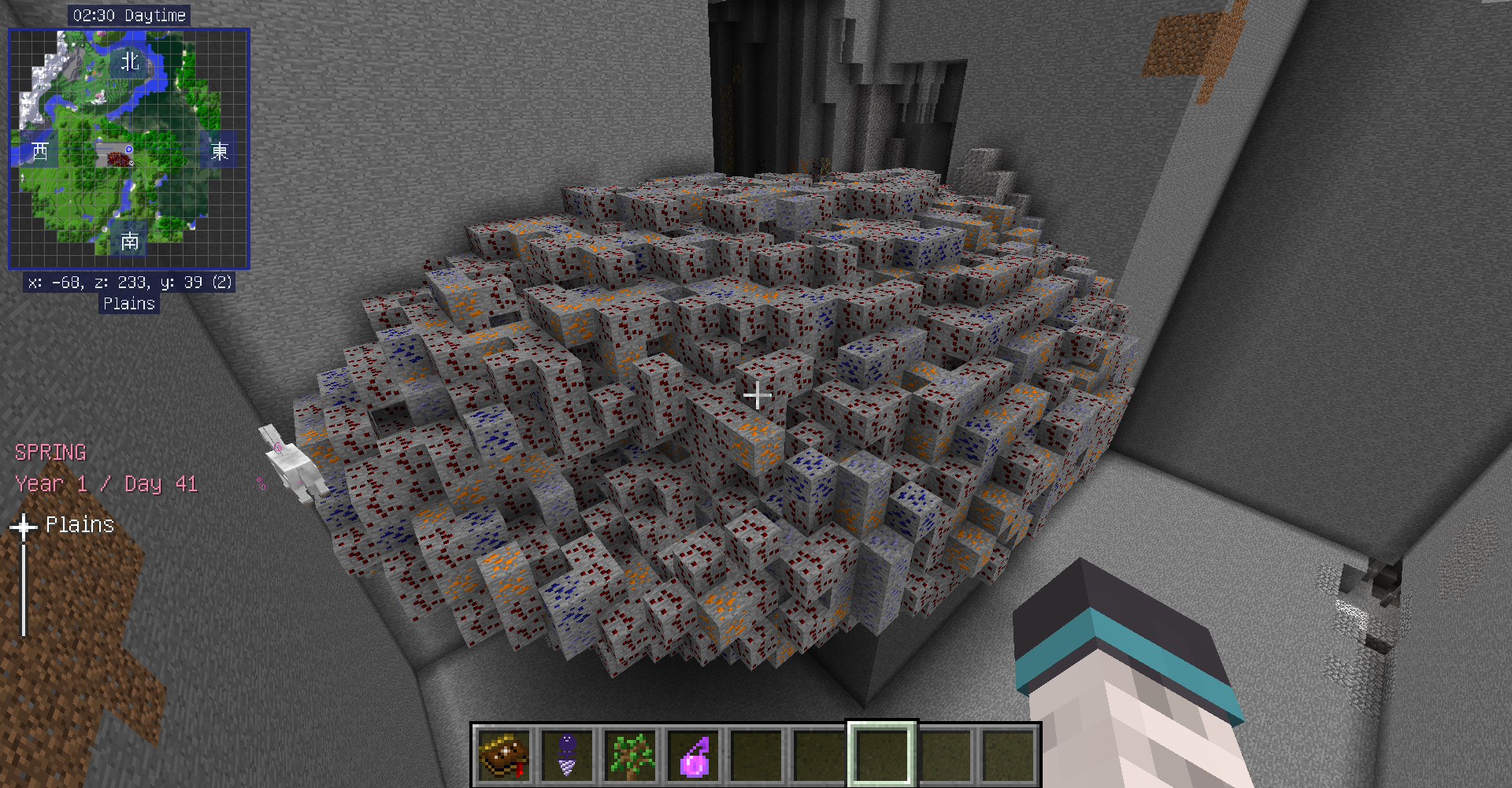Image resolution: width=1512 pixels, height=788 pixels.
Task: Toggle the SPRING season indicator
Action: point(50,452)
